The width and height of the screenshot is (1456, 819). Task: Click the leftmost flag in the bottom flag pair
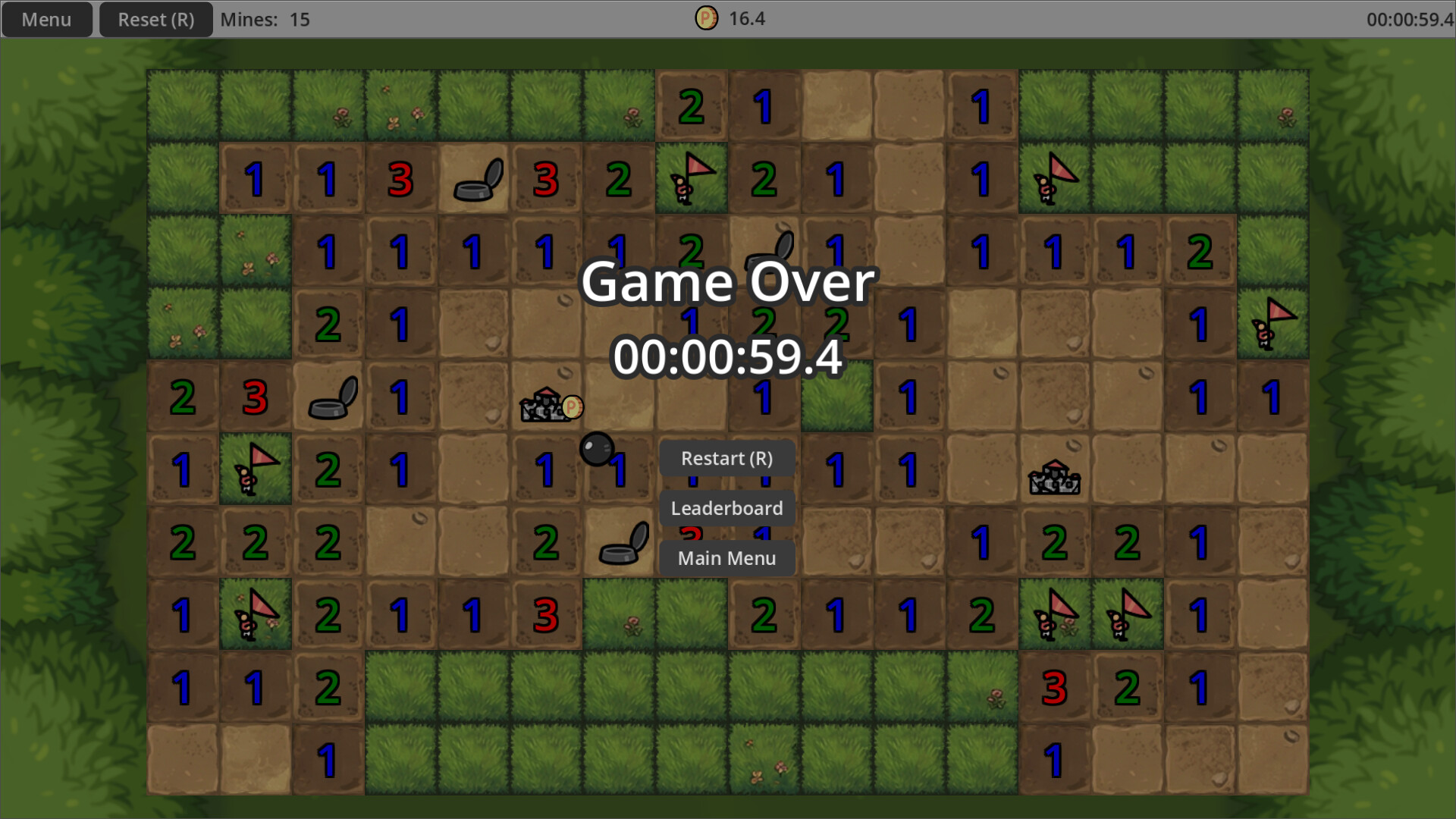[x=1053, y=614]
